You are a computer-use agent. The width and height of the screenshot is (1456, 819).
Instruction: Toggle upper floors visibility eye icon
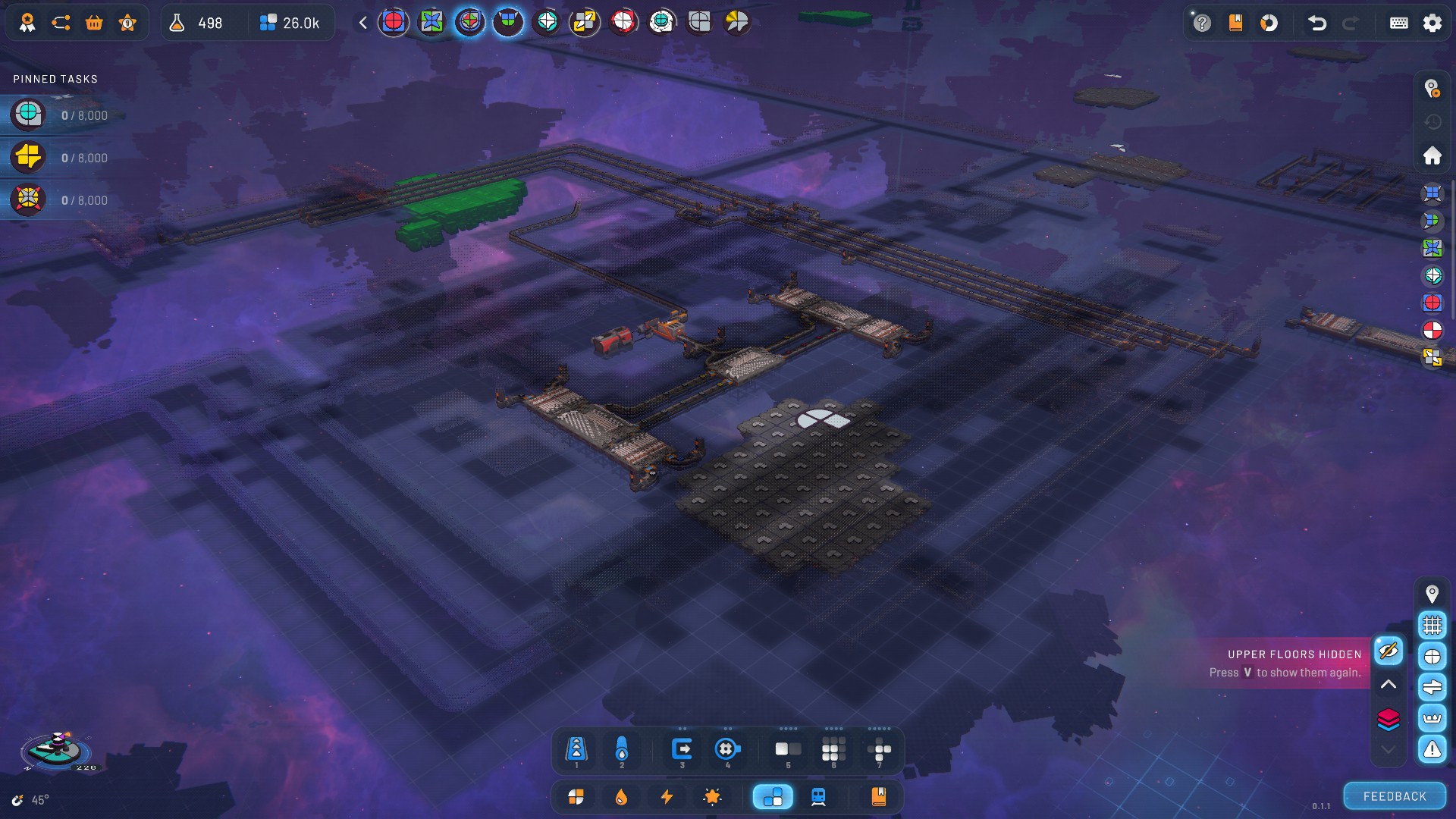pyautogui.click(x=1389, y=651)
